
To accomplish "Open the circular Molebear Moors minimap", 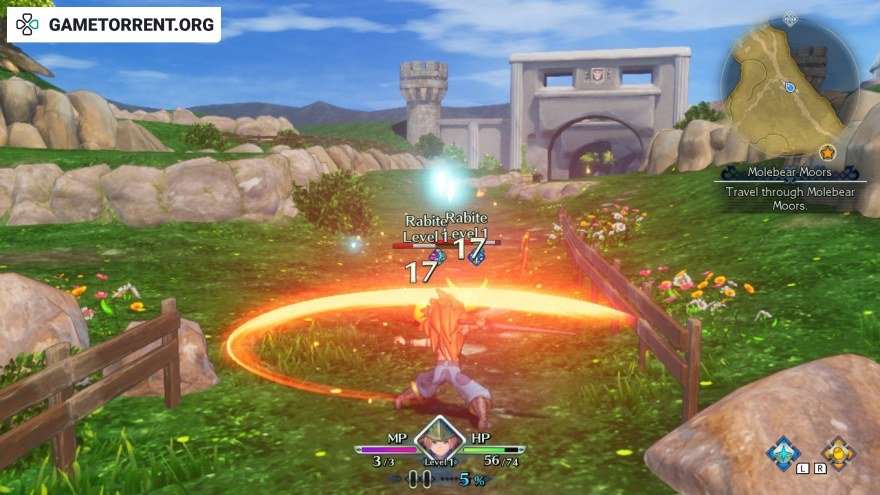I will click(789, 87).
